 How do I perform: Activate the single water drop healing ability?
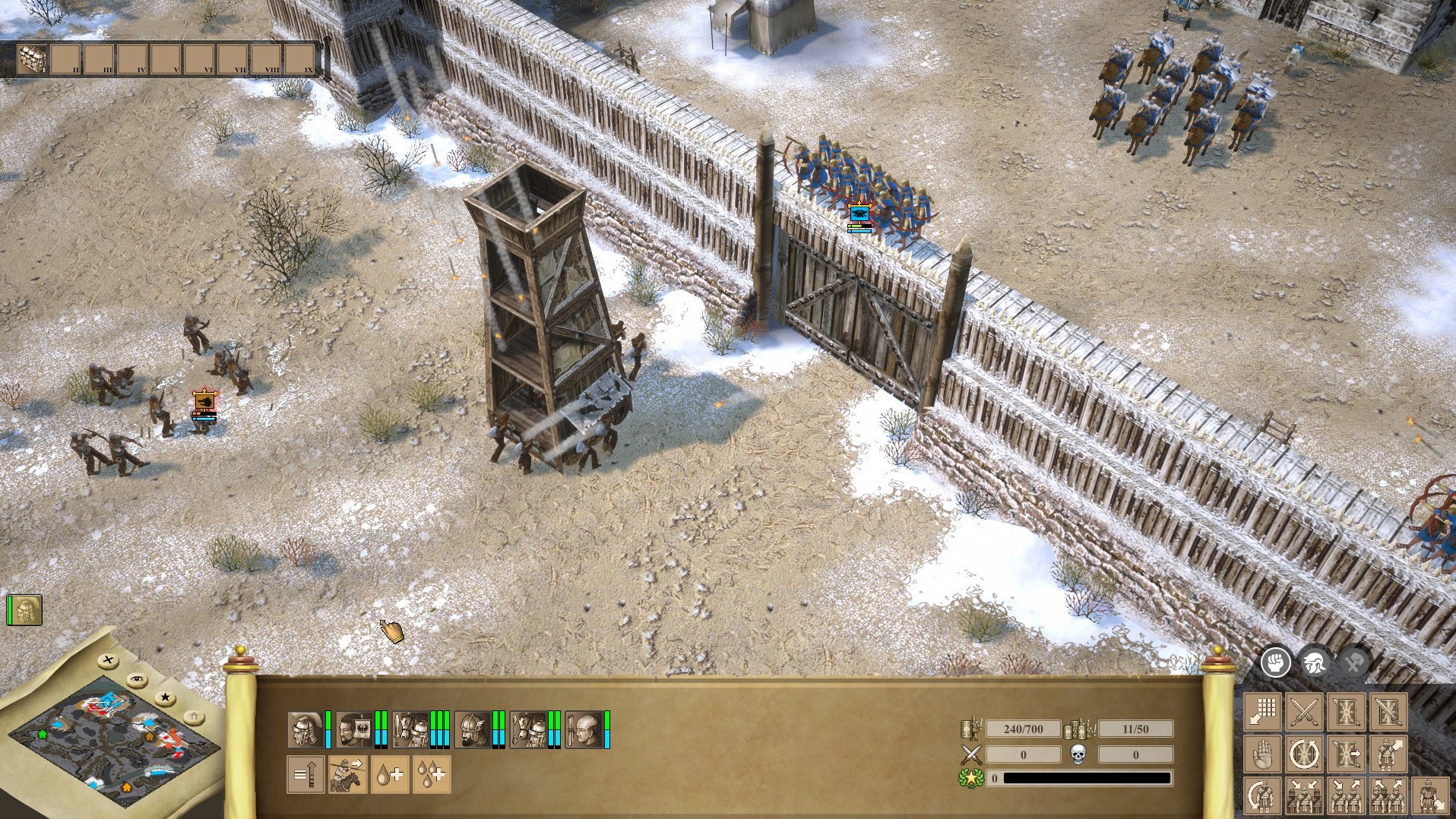point(391,776)
